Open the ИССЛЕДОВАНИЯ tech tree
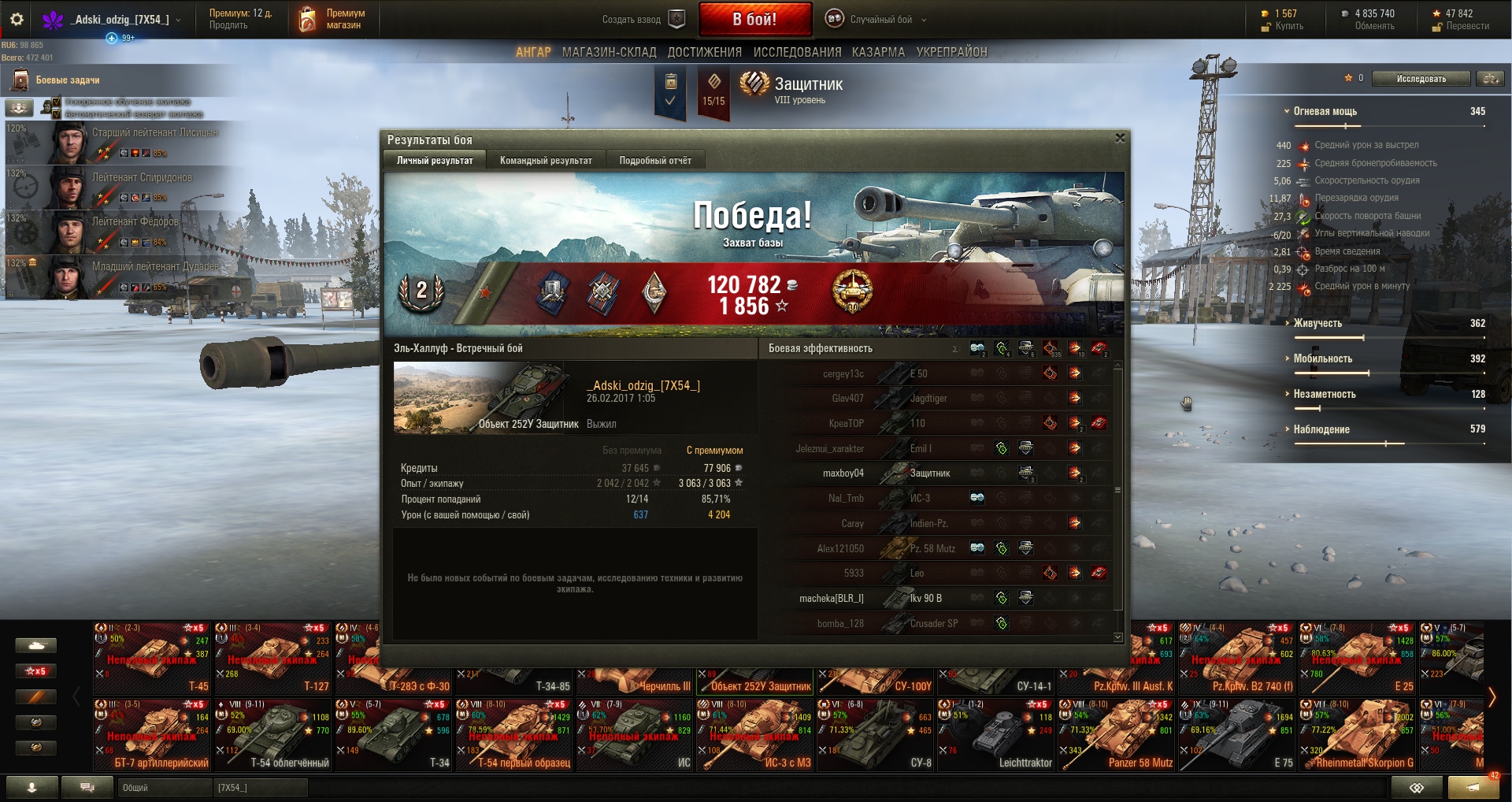The width and height of the screenshot is (1512, 802). [x=797, y=52]
